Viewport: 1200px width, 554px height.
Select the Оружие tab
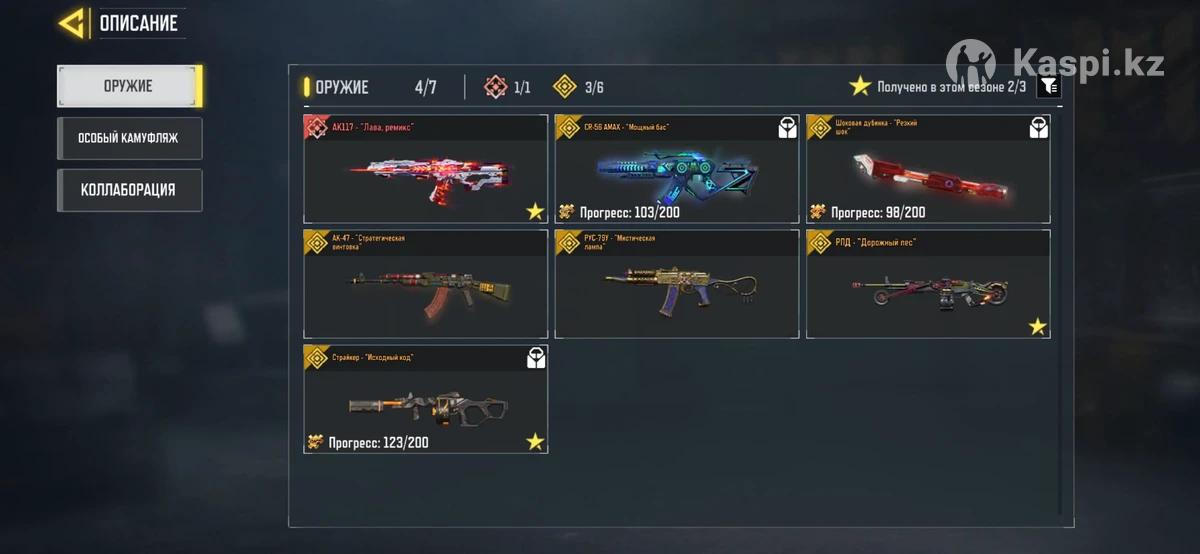click(x=129, y=86)
